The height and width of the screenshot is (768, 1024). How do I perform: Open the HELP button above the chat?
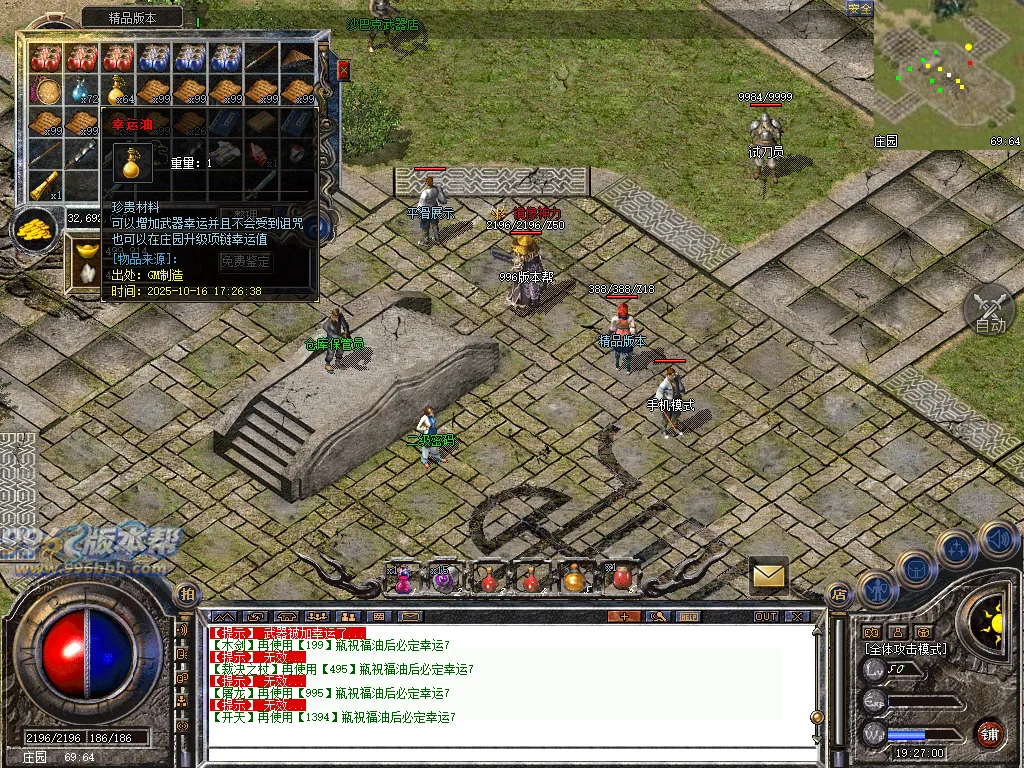click(x=689, y=616)
